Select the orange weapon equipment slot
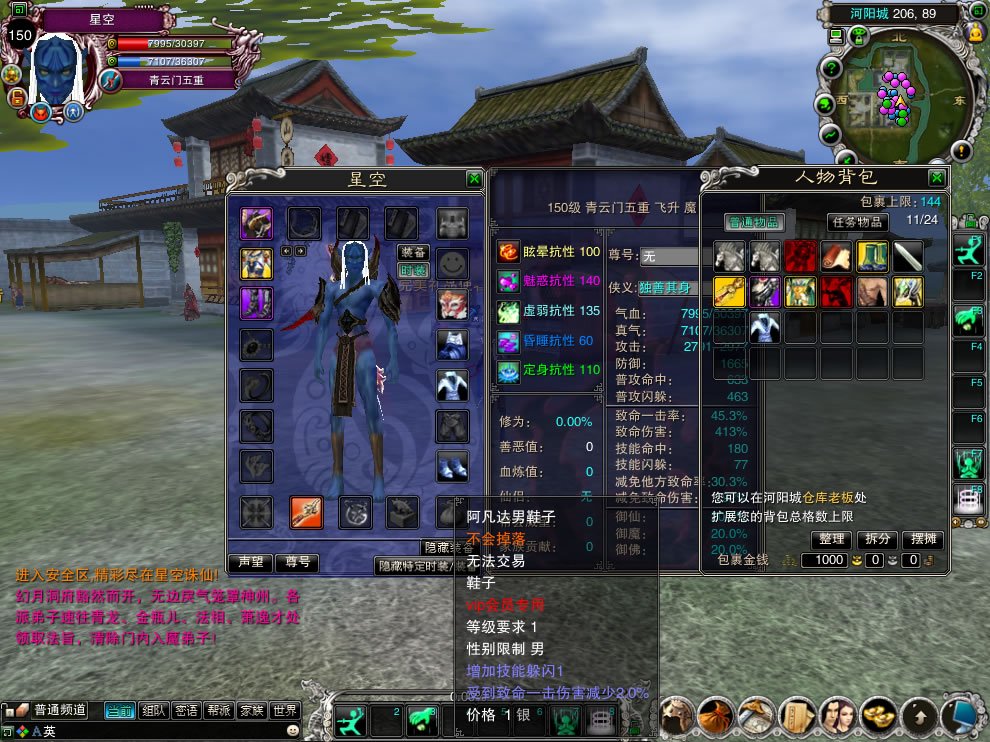This screenshot has width=990, height=742. [305, 512]
